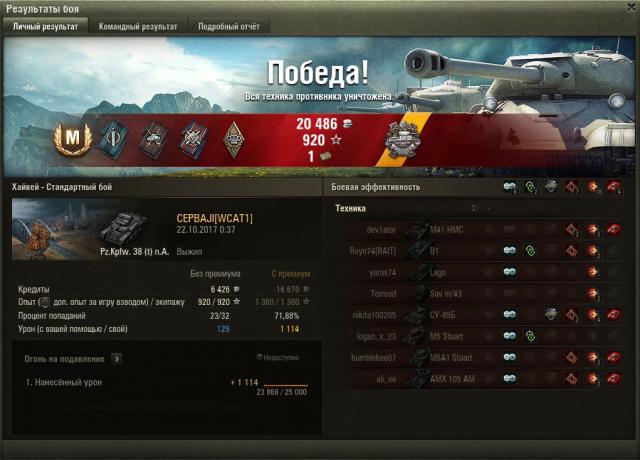
Task: Expand the Огонь на подавление arrow button
Action: point(116,357)
